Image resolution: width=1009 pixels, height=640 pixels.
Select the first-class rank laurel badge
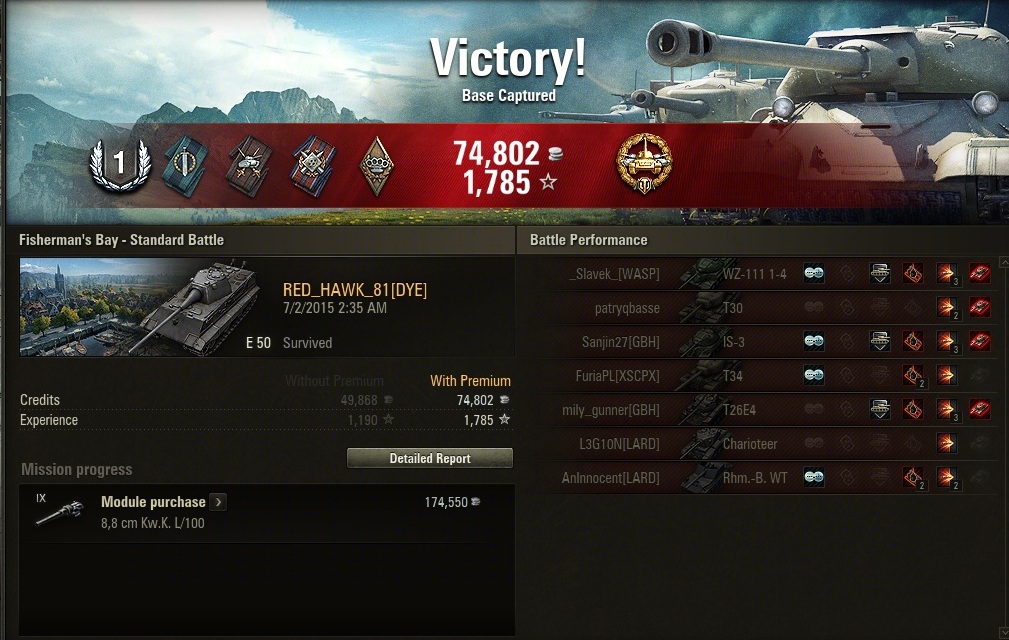click(119, 163)
